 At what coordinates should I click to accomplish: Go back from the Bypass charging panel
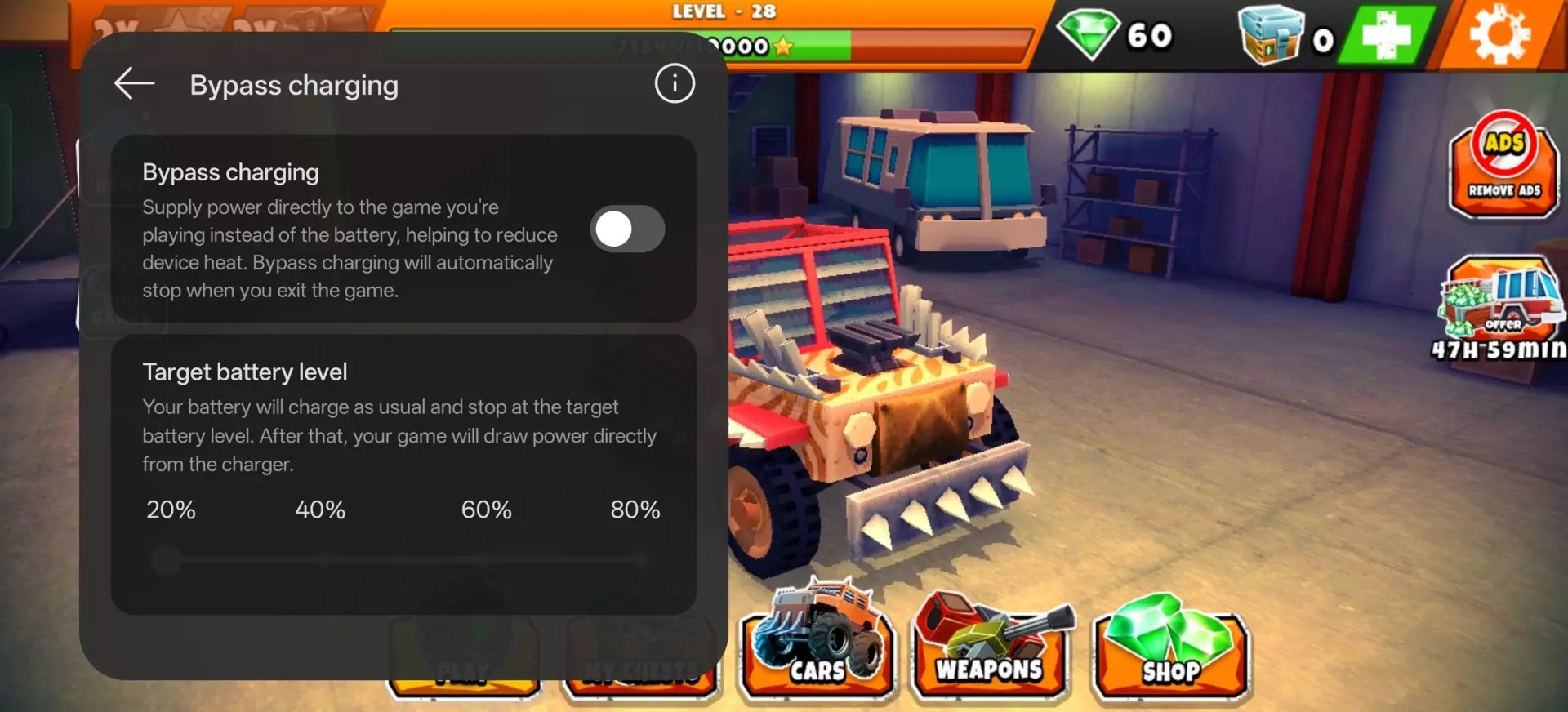(x=135, y=84)
